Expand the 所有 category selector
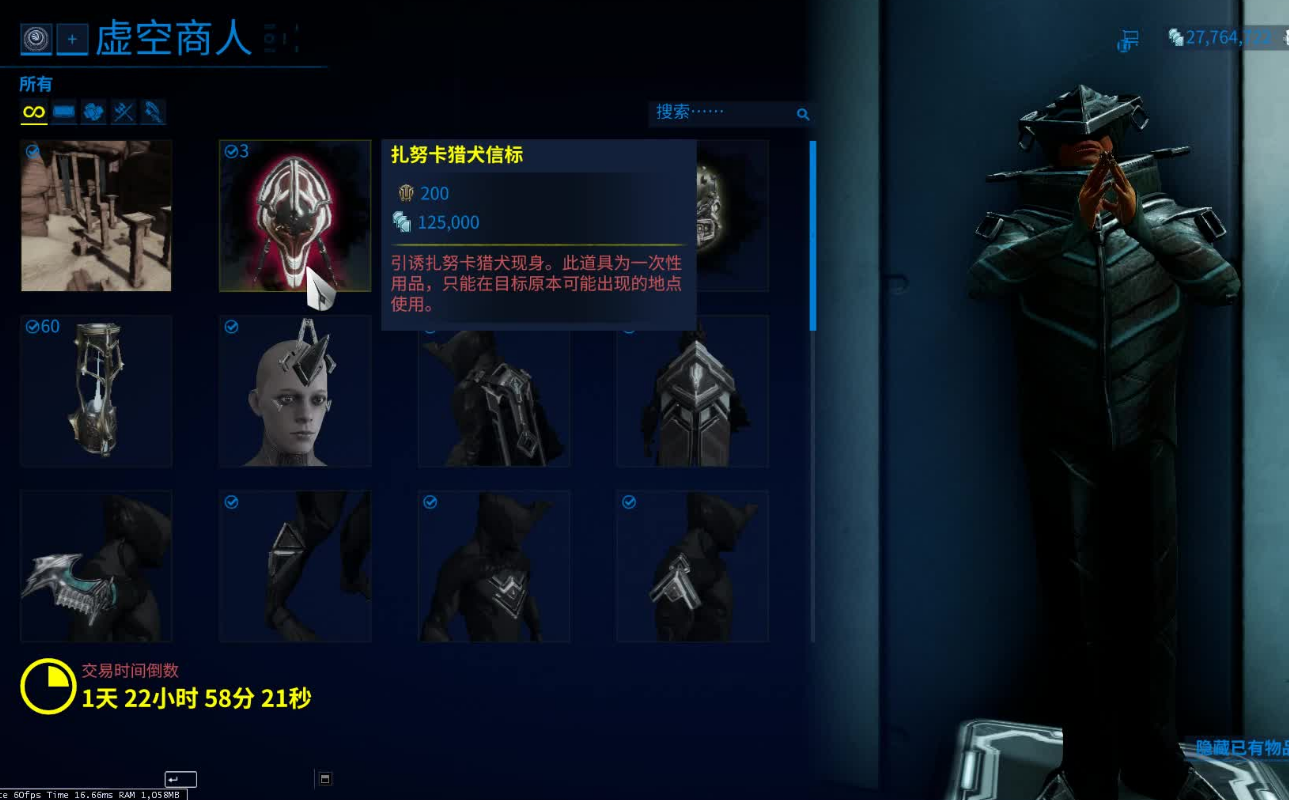This screenshot has width=1289, height=800. (x=36, y=84)
